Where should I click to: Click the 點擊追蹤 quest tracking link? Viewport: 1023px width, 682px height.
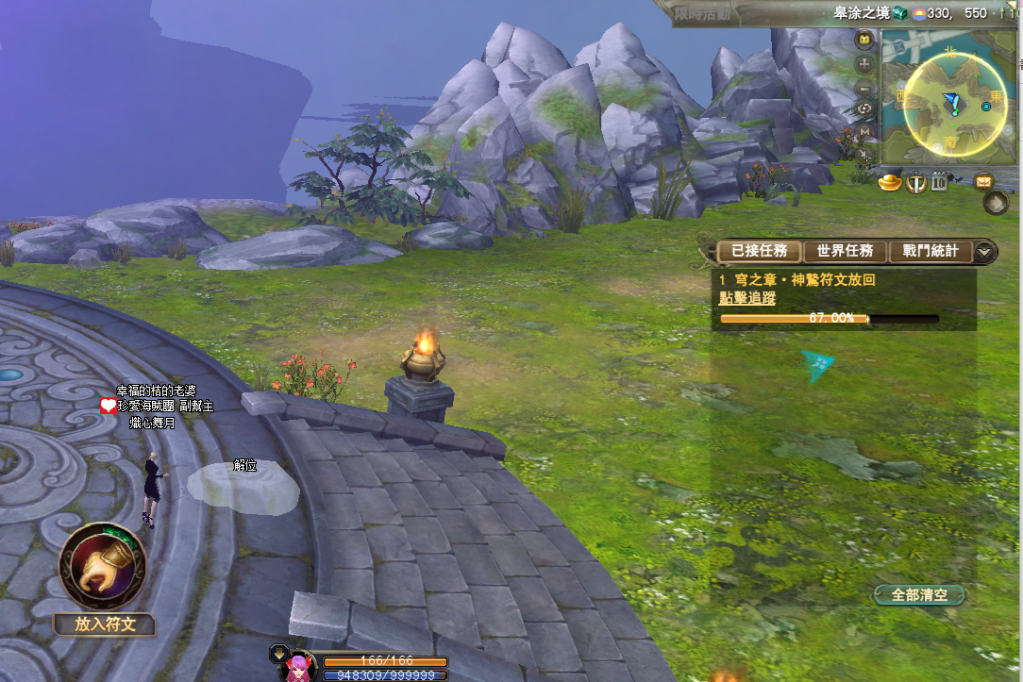[x=746, y=298]
